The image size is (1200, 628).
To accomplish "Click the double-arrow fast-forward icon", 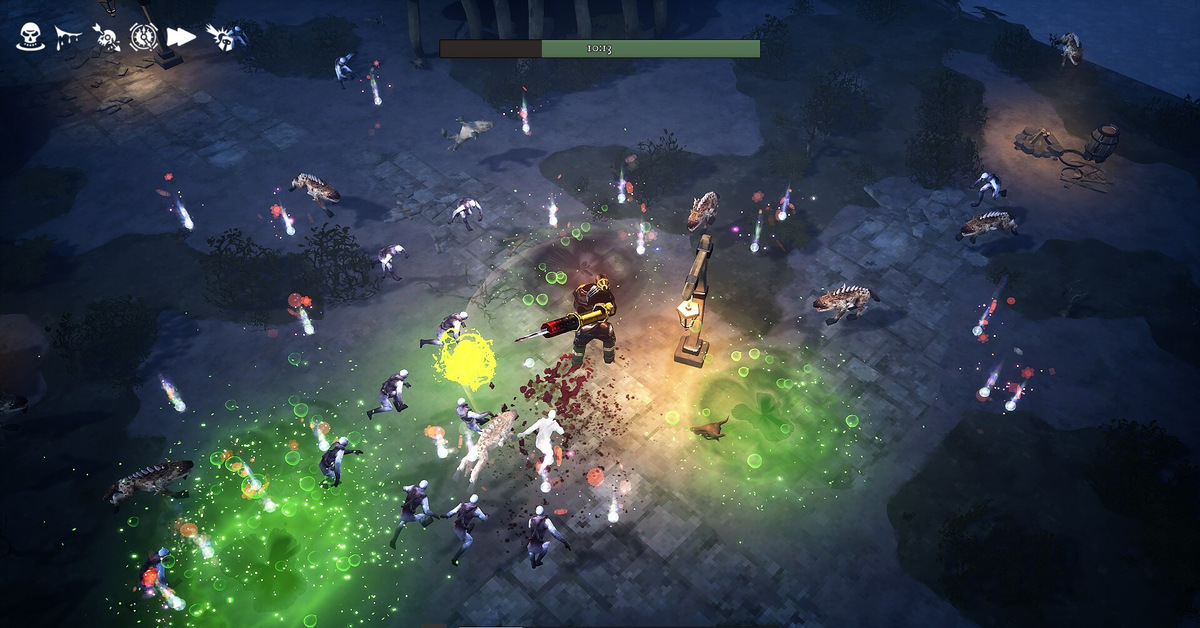I will [181, 37].
